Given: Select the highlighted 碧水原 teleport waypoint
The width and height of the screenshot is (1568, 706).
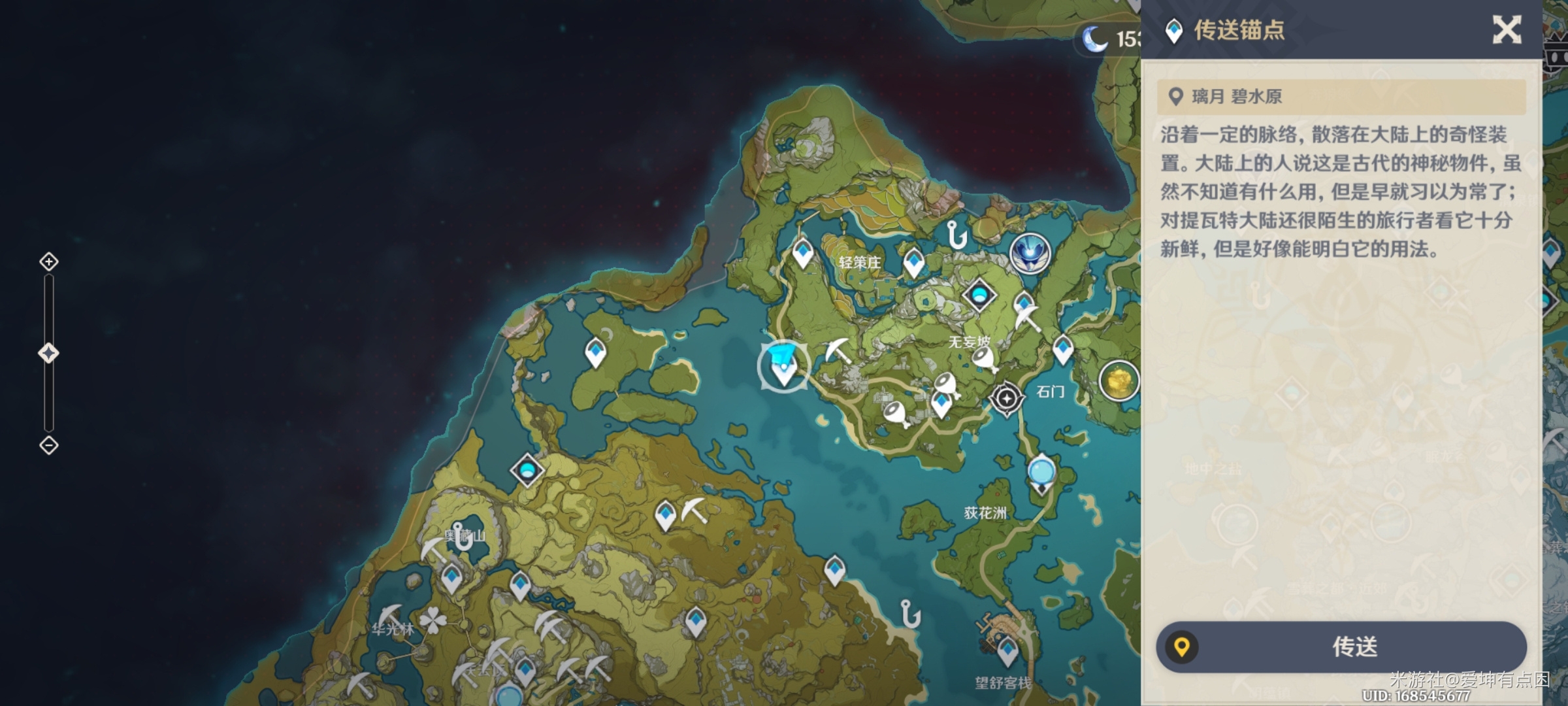Looking at the screenshot, I should point(783,367).
